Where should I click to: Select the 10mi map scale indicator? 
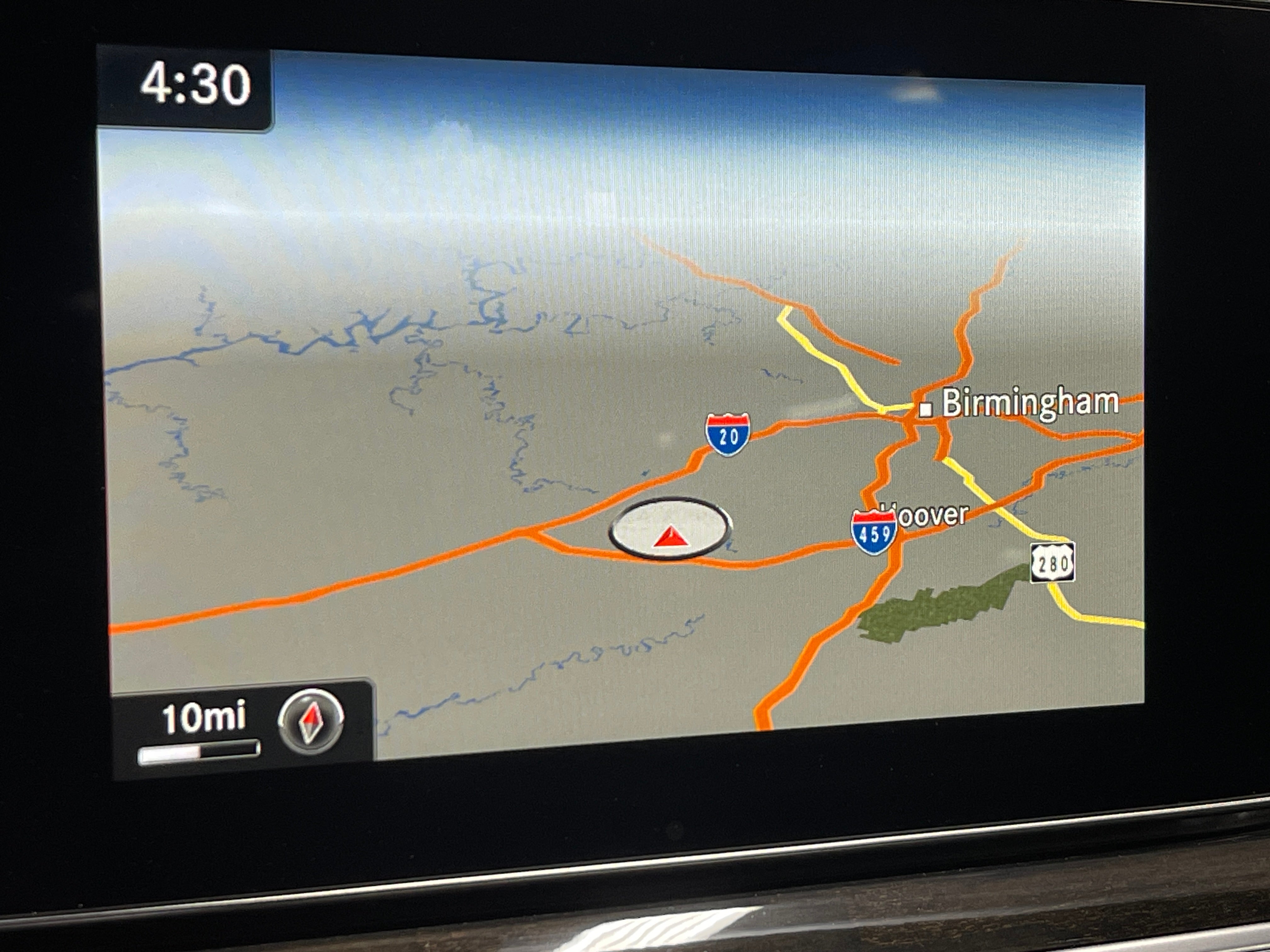click(x=201, y=729)
